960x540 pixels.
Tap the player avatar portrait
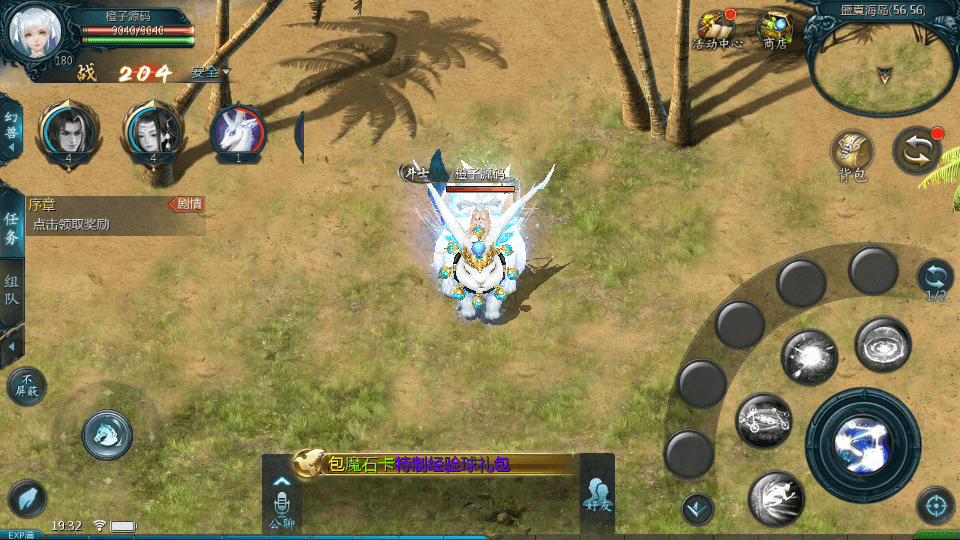click(x=35, y=33)
